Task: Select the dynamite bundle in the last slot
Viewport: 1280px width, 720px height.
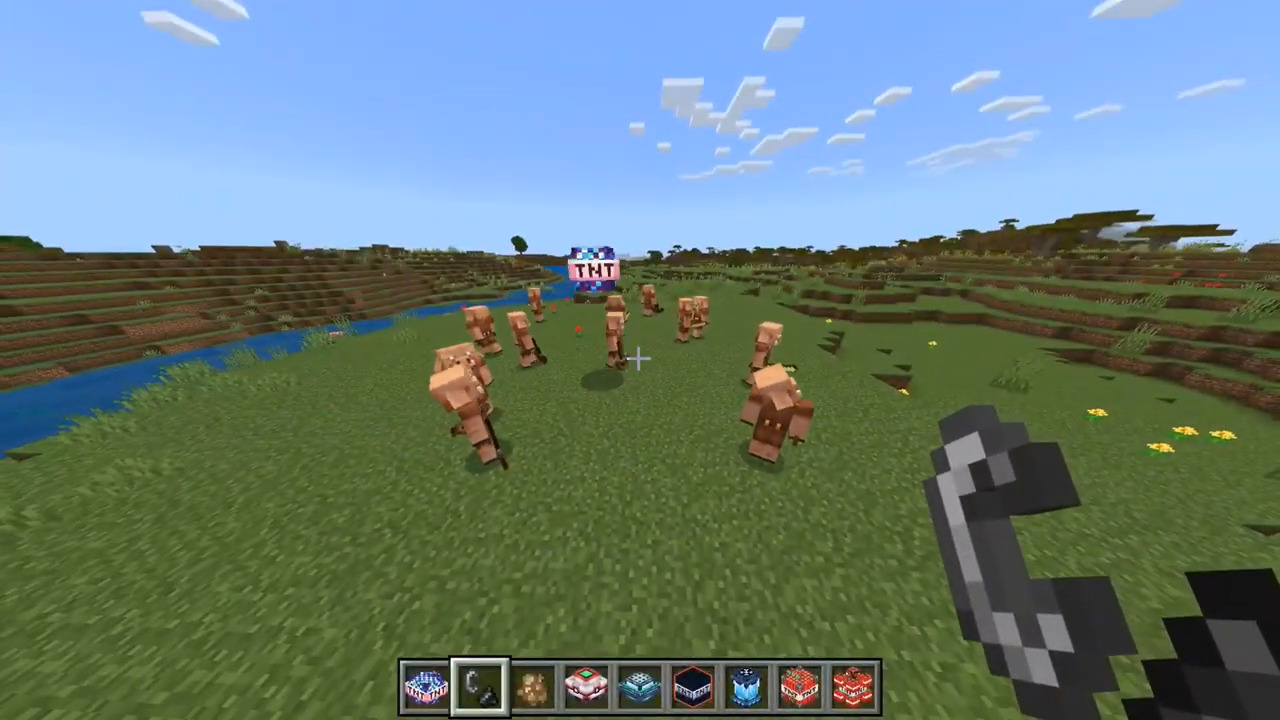Action: pyautogui.click(x=854, y=683)
